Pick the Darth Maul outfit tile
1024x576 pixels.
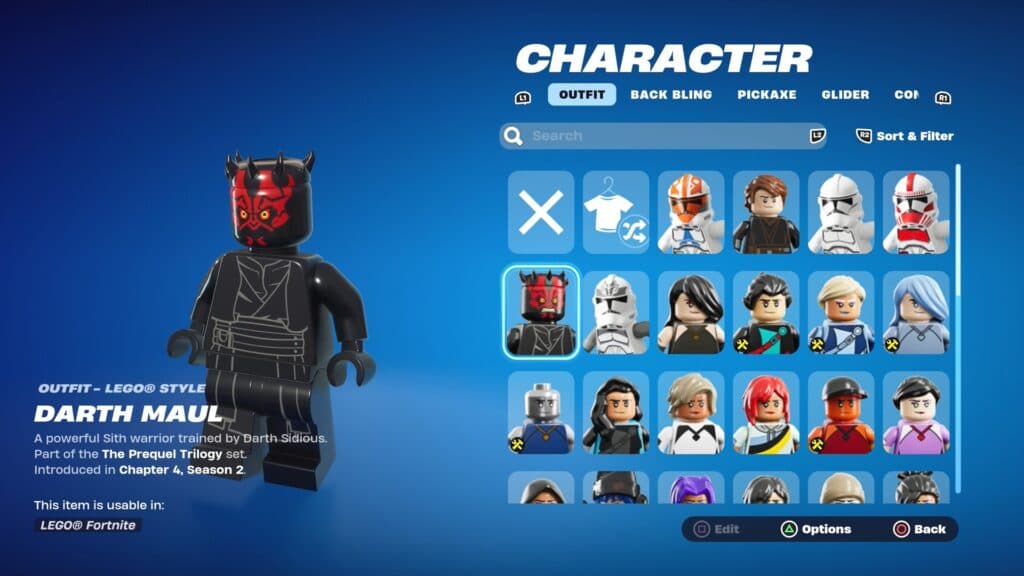pos(541,312)
